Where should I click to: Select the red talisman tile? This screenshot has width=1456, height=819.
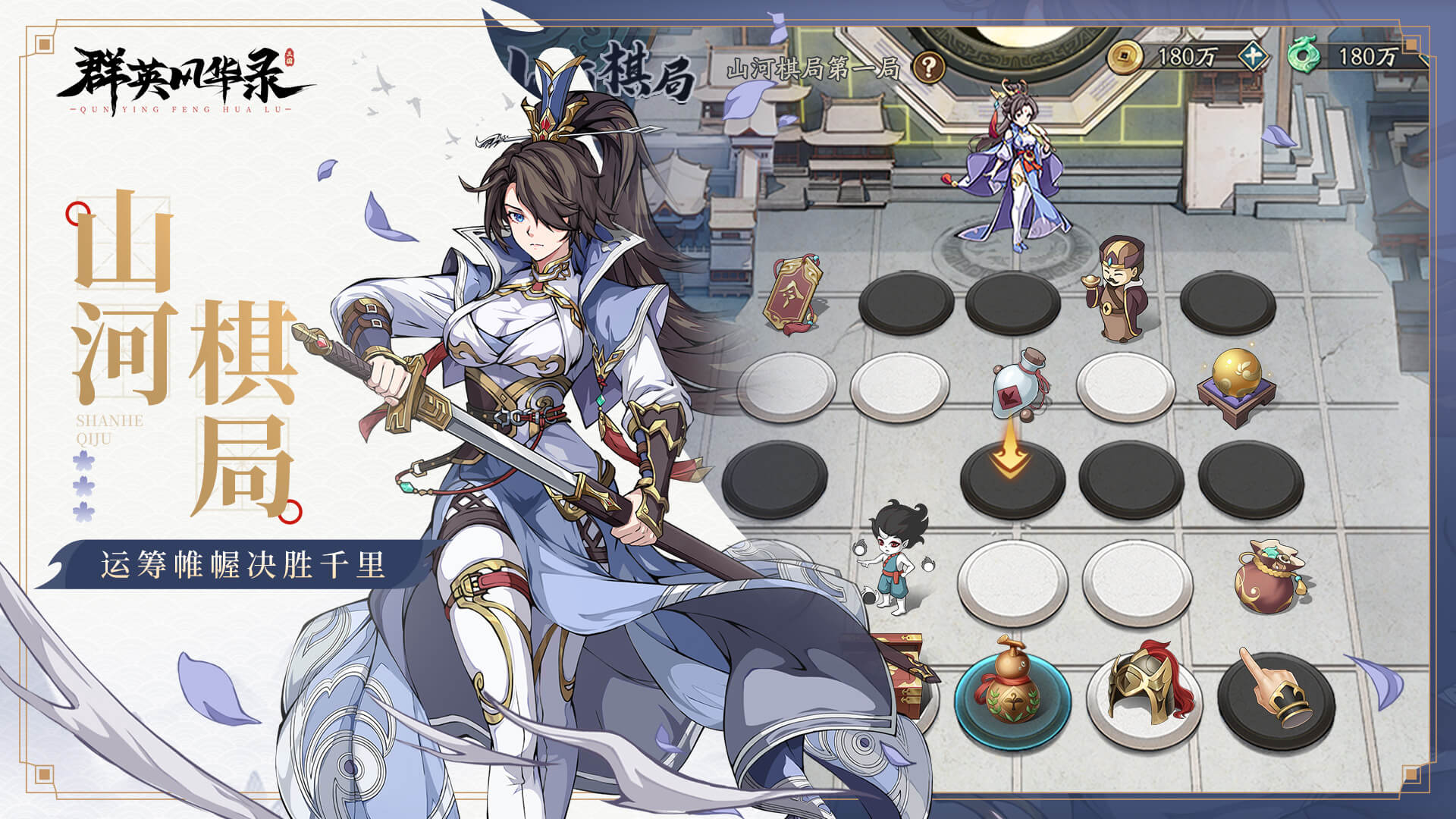click(x=795, y=296)
